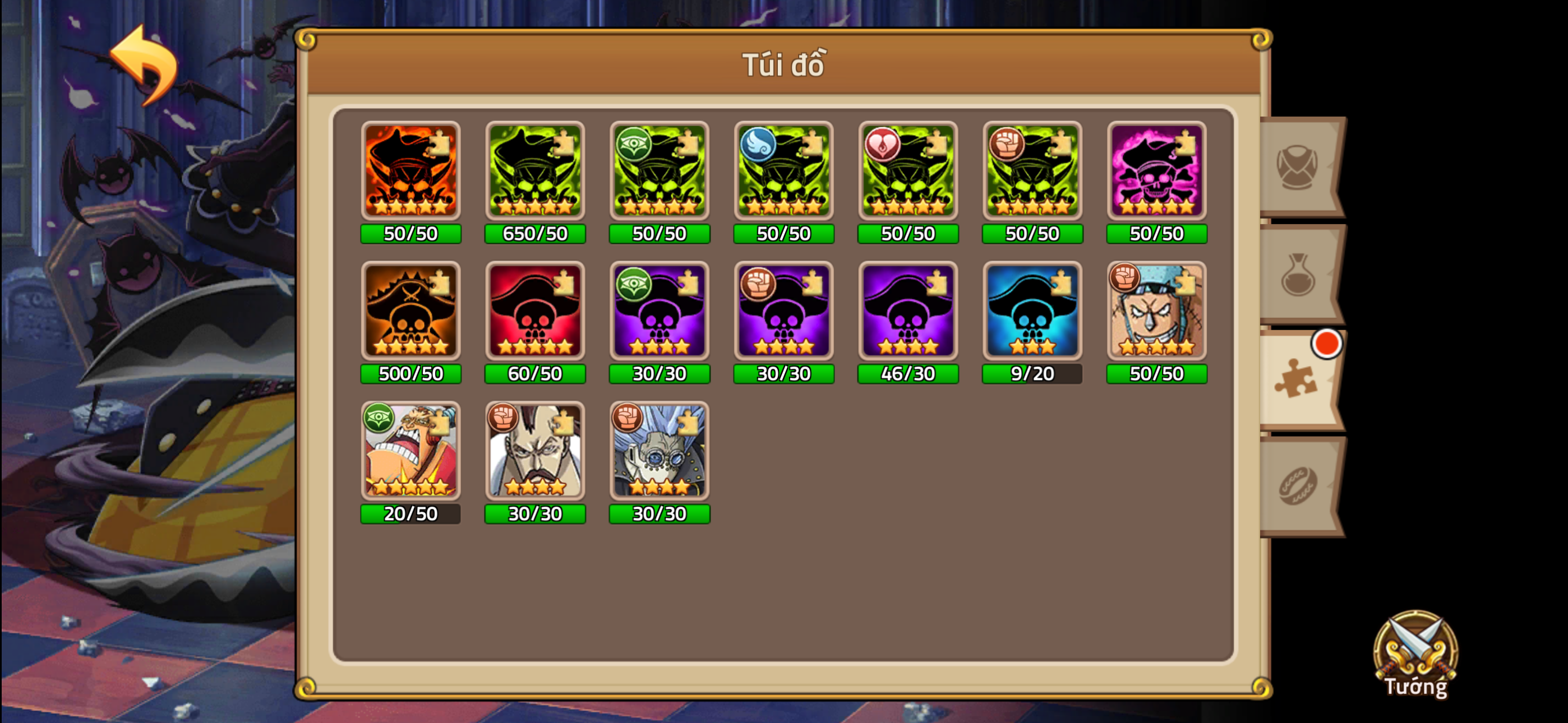
Task: Select the fist-emblem green skull shard, top row
Action: 1032,172
